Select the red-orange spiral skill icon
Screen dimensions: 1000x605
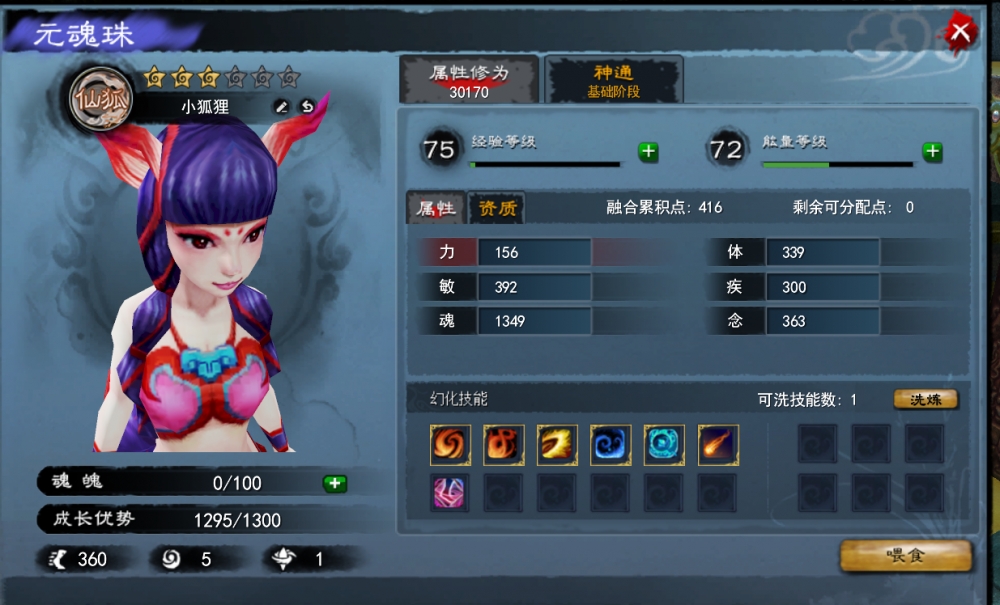pyautogui.click(x=450, y=445)
